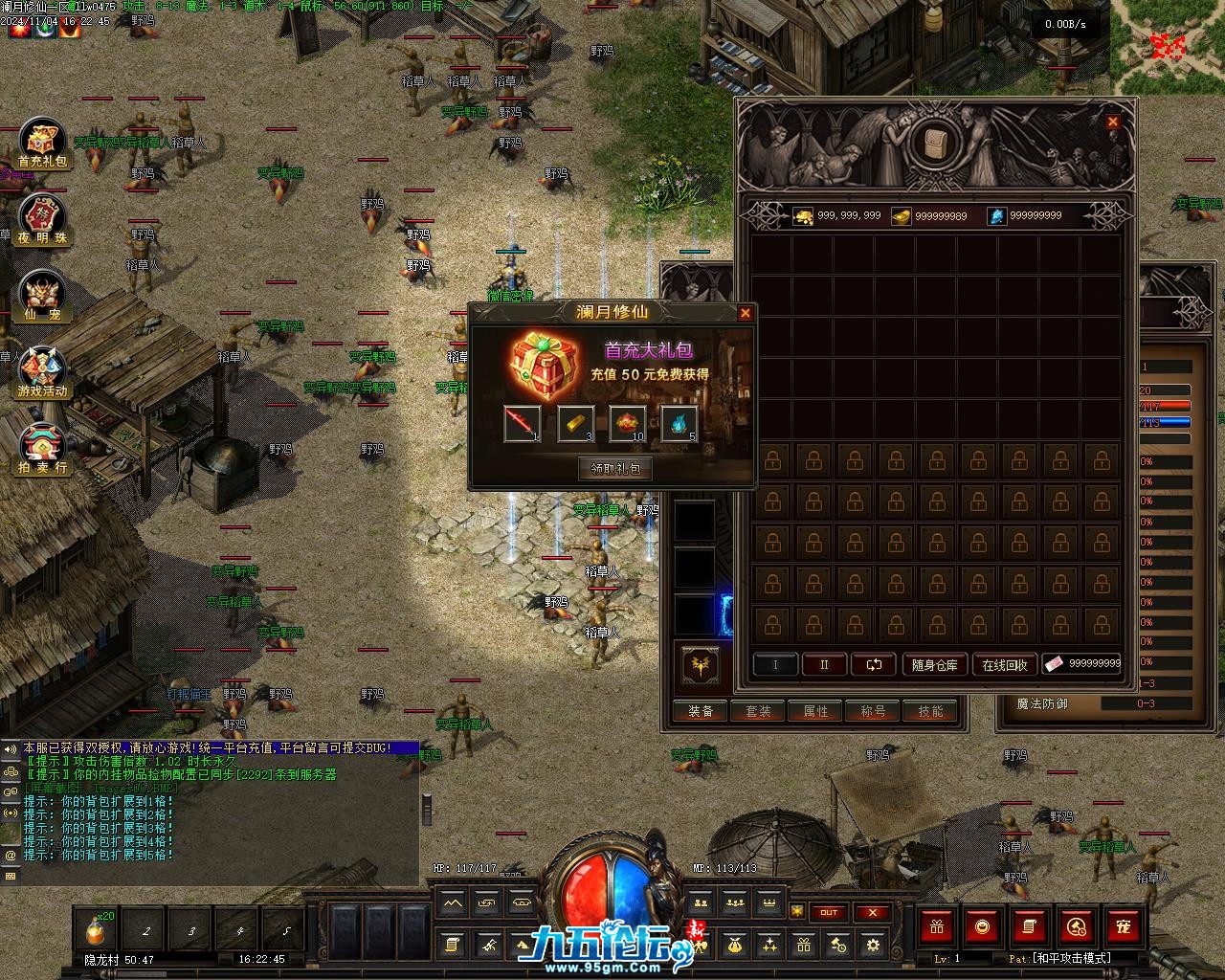
Task: Switch to the 属性 attributes tab
Action: 815,711
